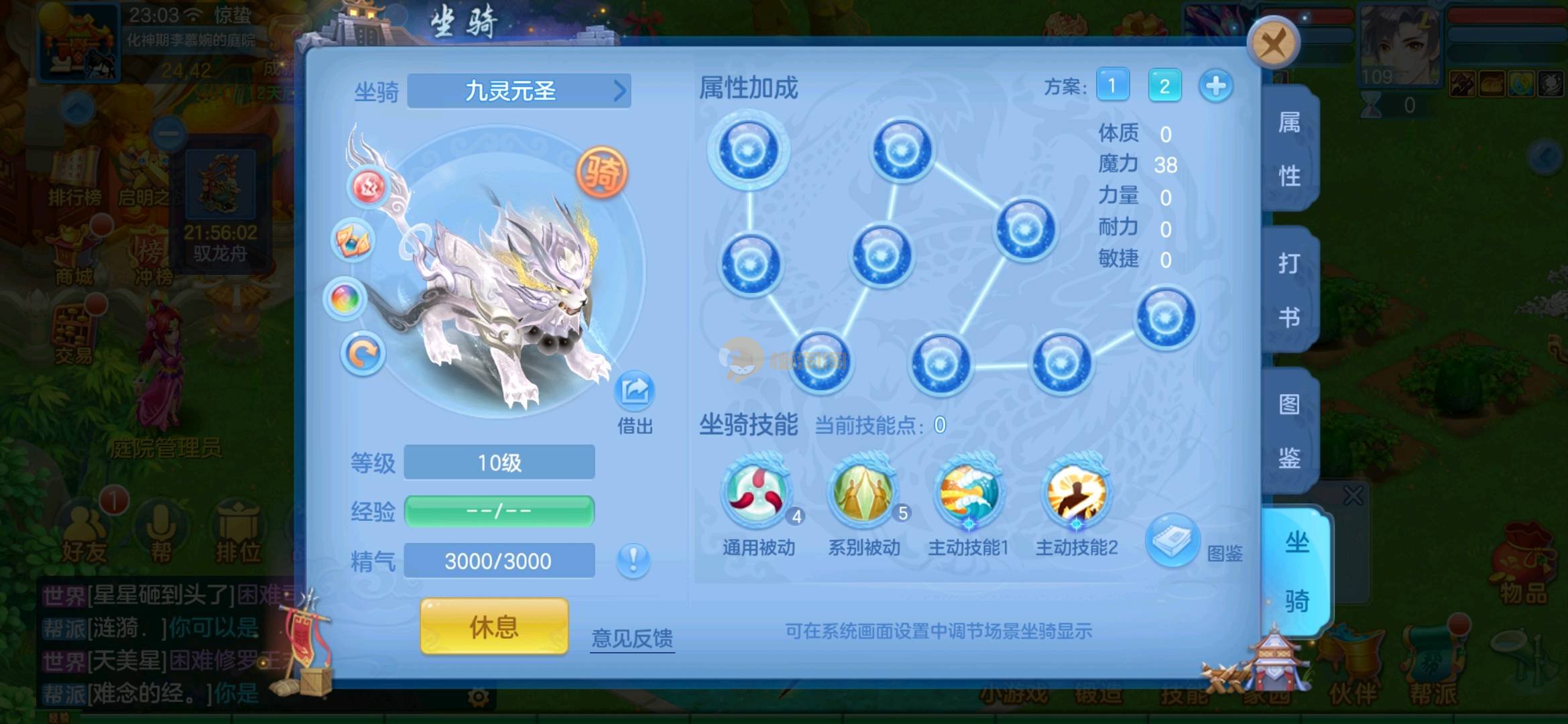
Task: Tap the 借出 lend-out button
Action: 634,392
